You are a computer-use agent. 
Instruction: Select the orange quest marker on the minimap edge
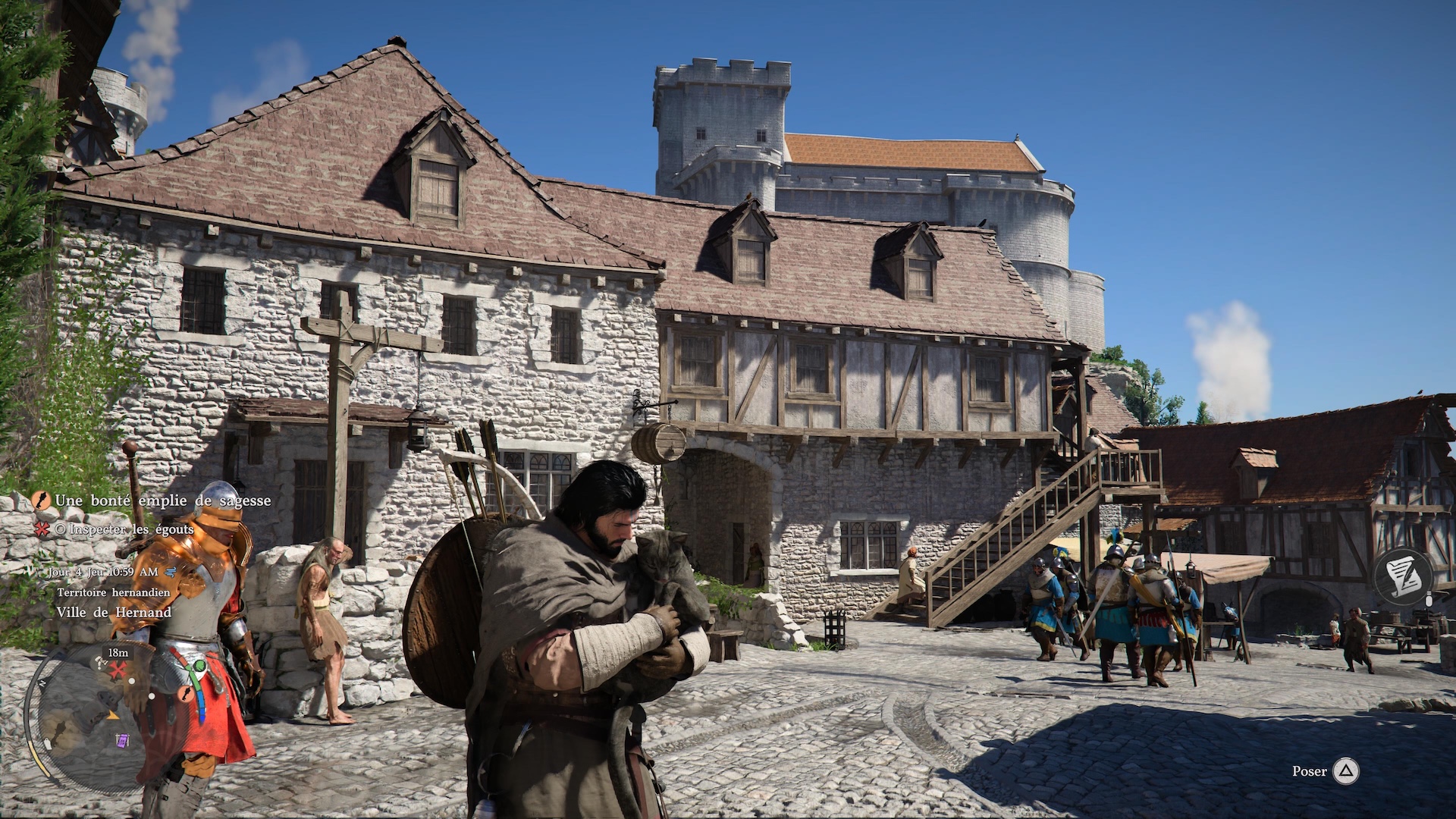tap(184, 694)
